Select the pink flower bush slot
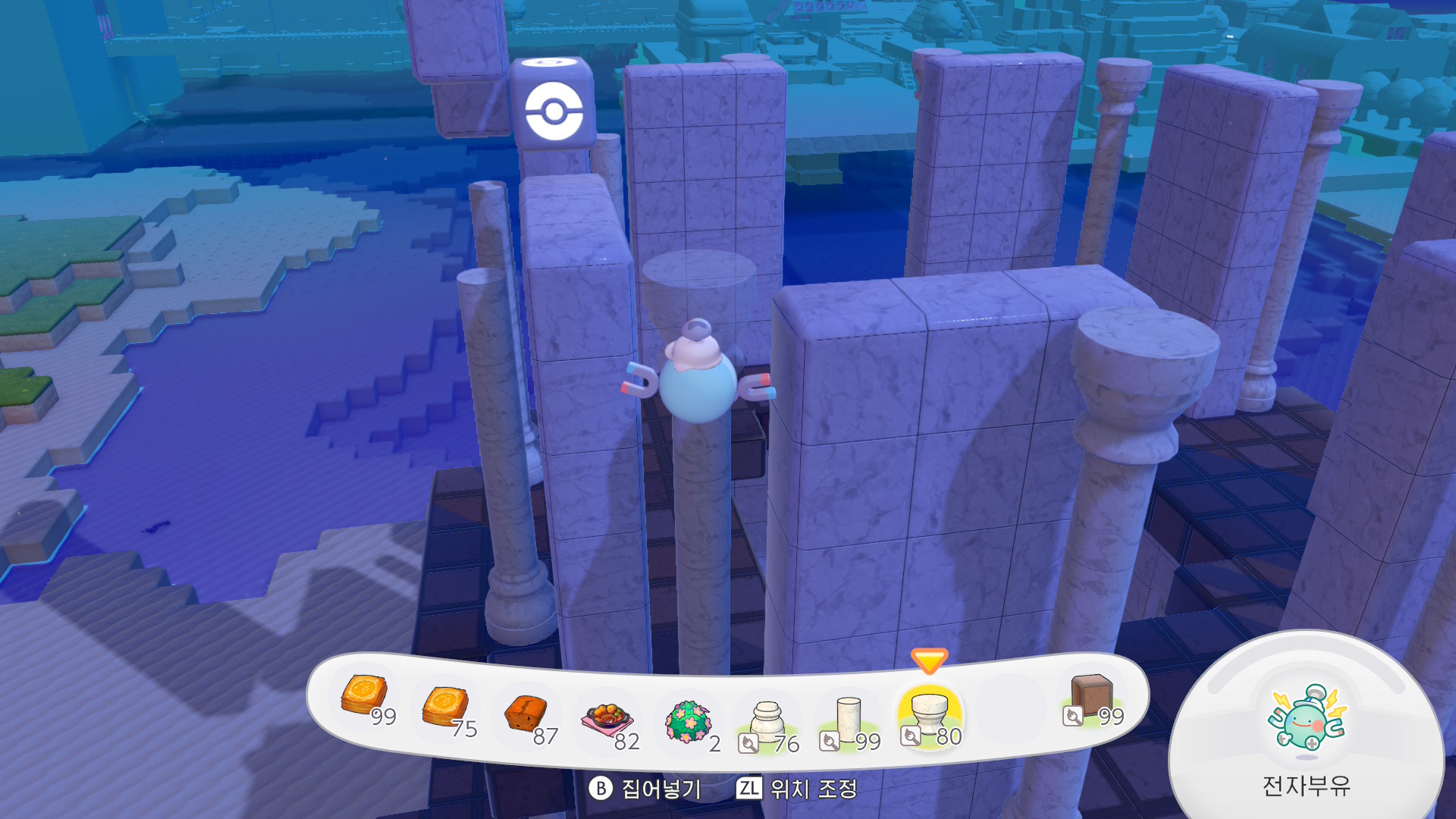 click(x=688, y=722)
